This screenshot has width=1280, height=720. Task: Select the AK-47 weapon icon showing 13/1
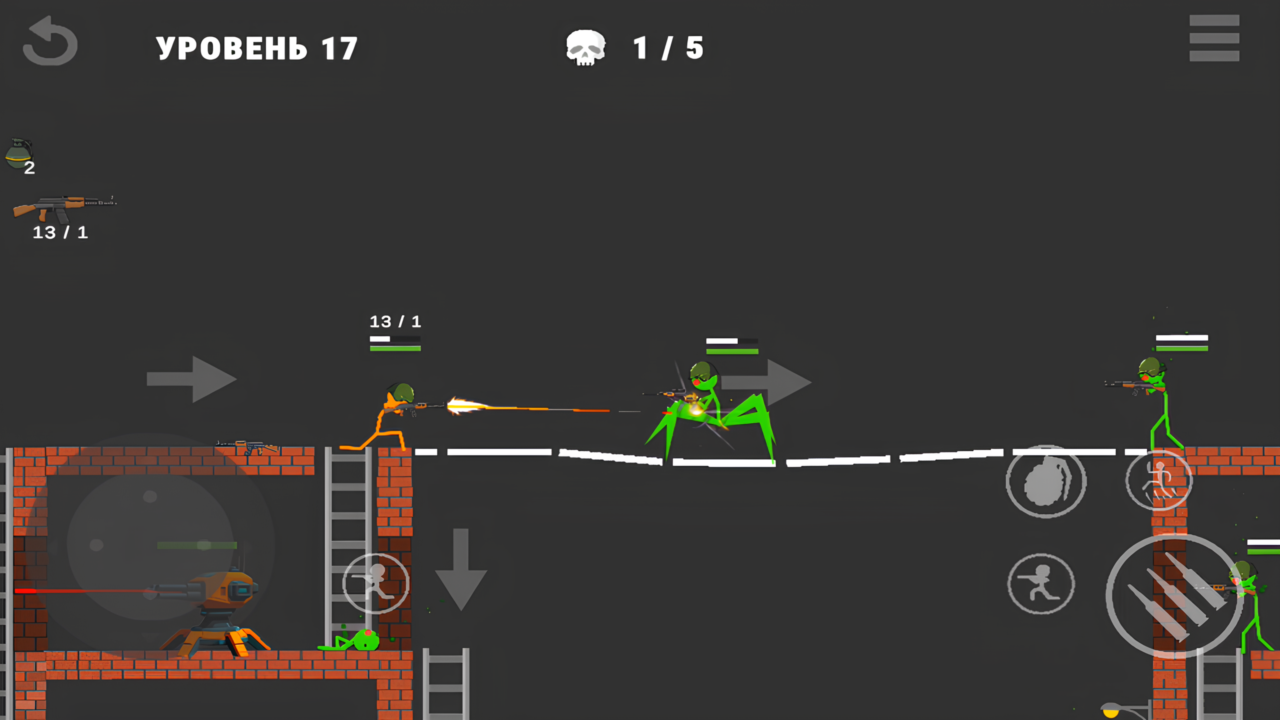(x=62, y=211)
